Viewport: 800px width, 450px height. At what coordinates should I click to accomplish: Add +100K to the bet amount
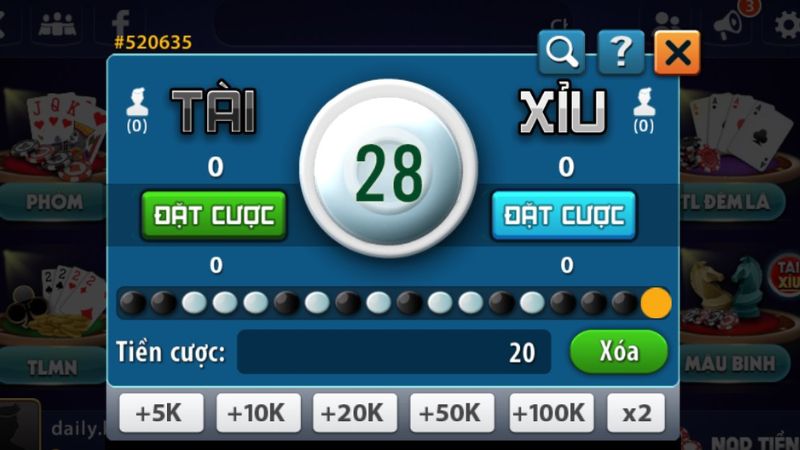550,412
